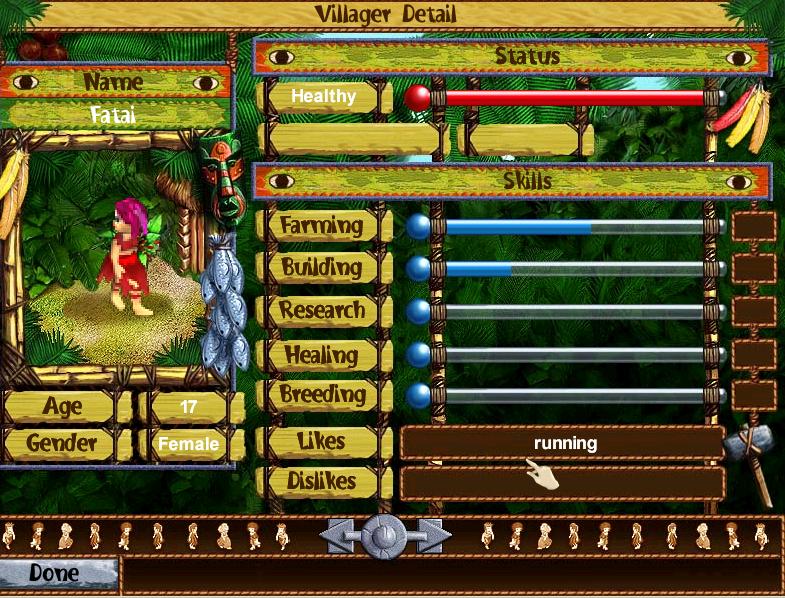Image resolution: width=785 pixels, height=598 pixels.
Task: Show the next villager with right arrow
Action: coord(431,537)
